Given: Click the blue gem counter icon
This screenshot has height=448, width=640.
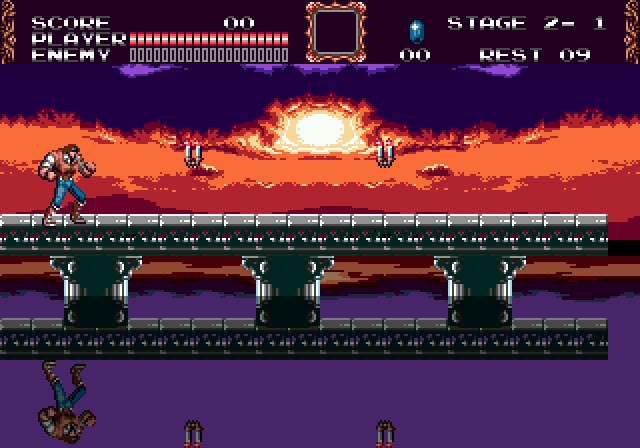Looking at the screenshot, I should (416, 29).
